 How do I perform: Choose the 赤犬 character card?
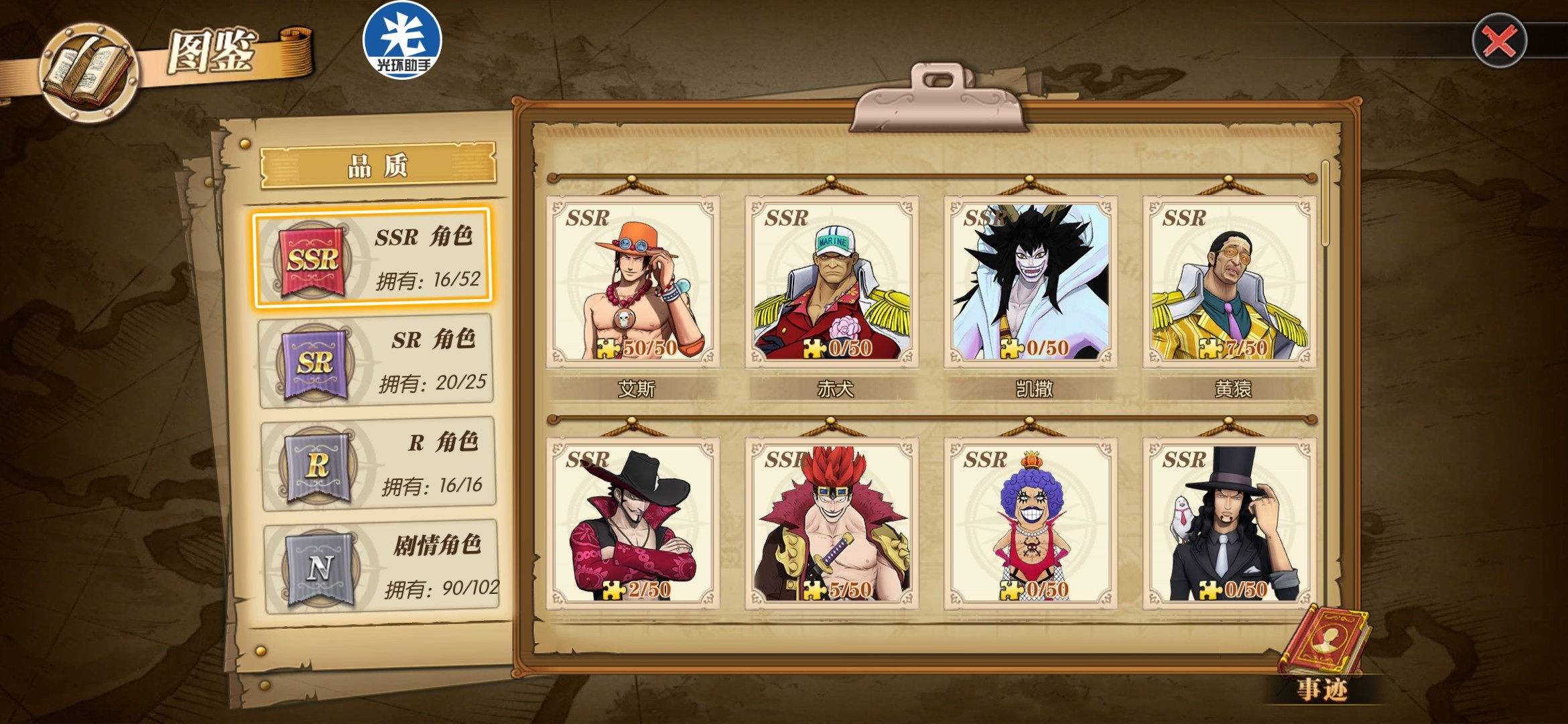click(832, 282)
